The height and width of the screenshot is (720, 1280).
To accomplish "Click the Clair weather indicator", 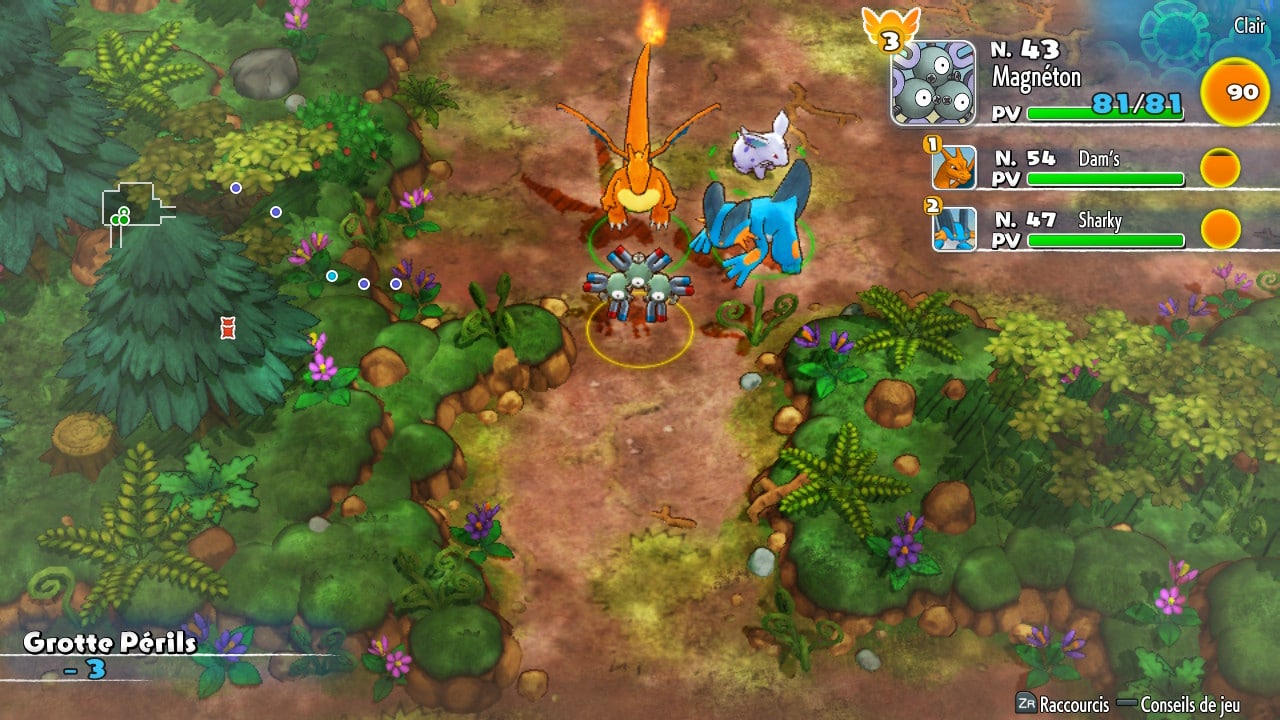I will coord(1248,27).
